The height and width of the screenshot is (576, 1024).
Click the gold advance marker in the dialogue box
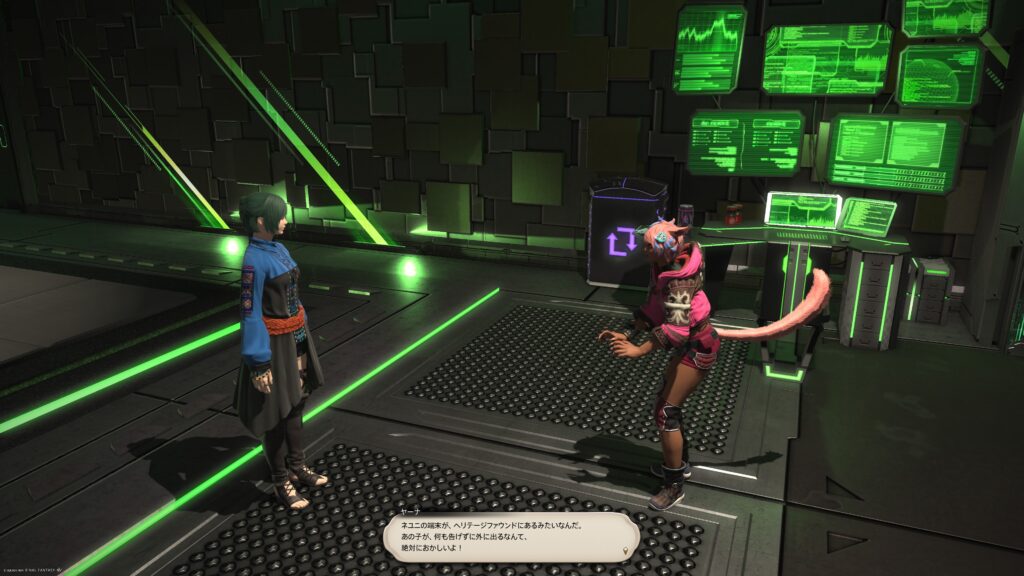point(625,551)
